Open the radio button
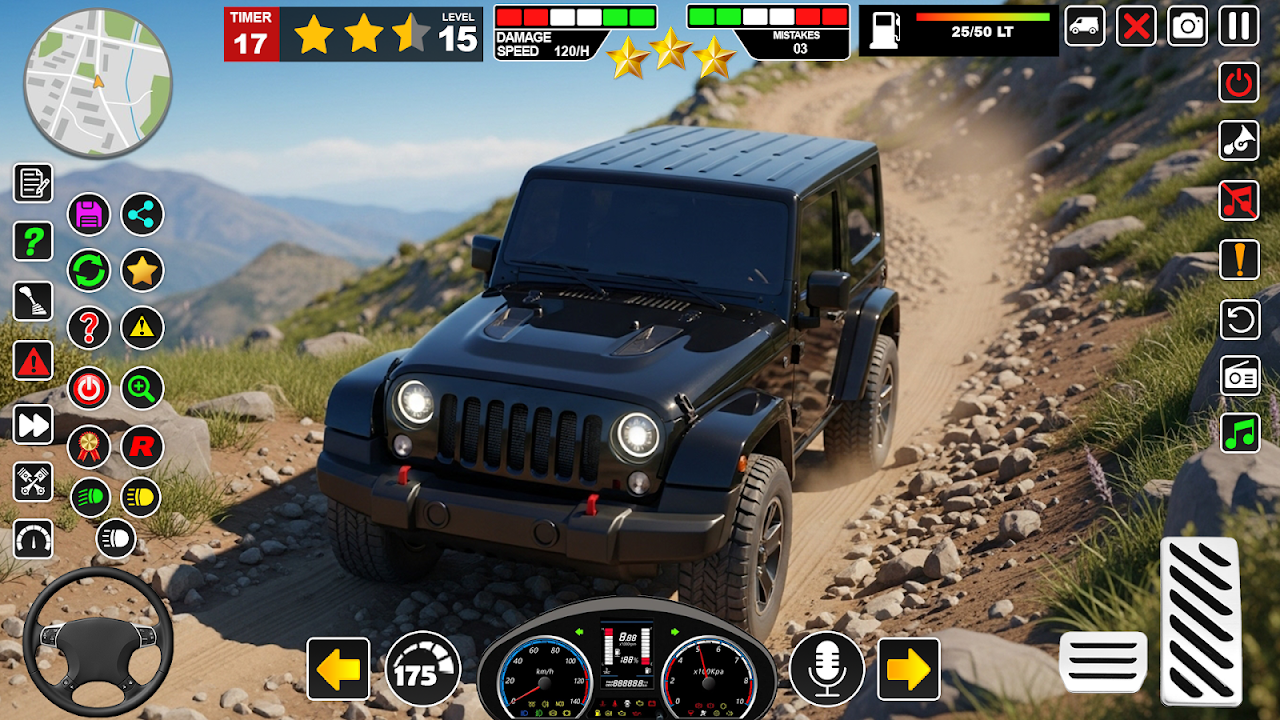 (1240, 376)
